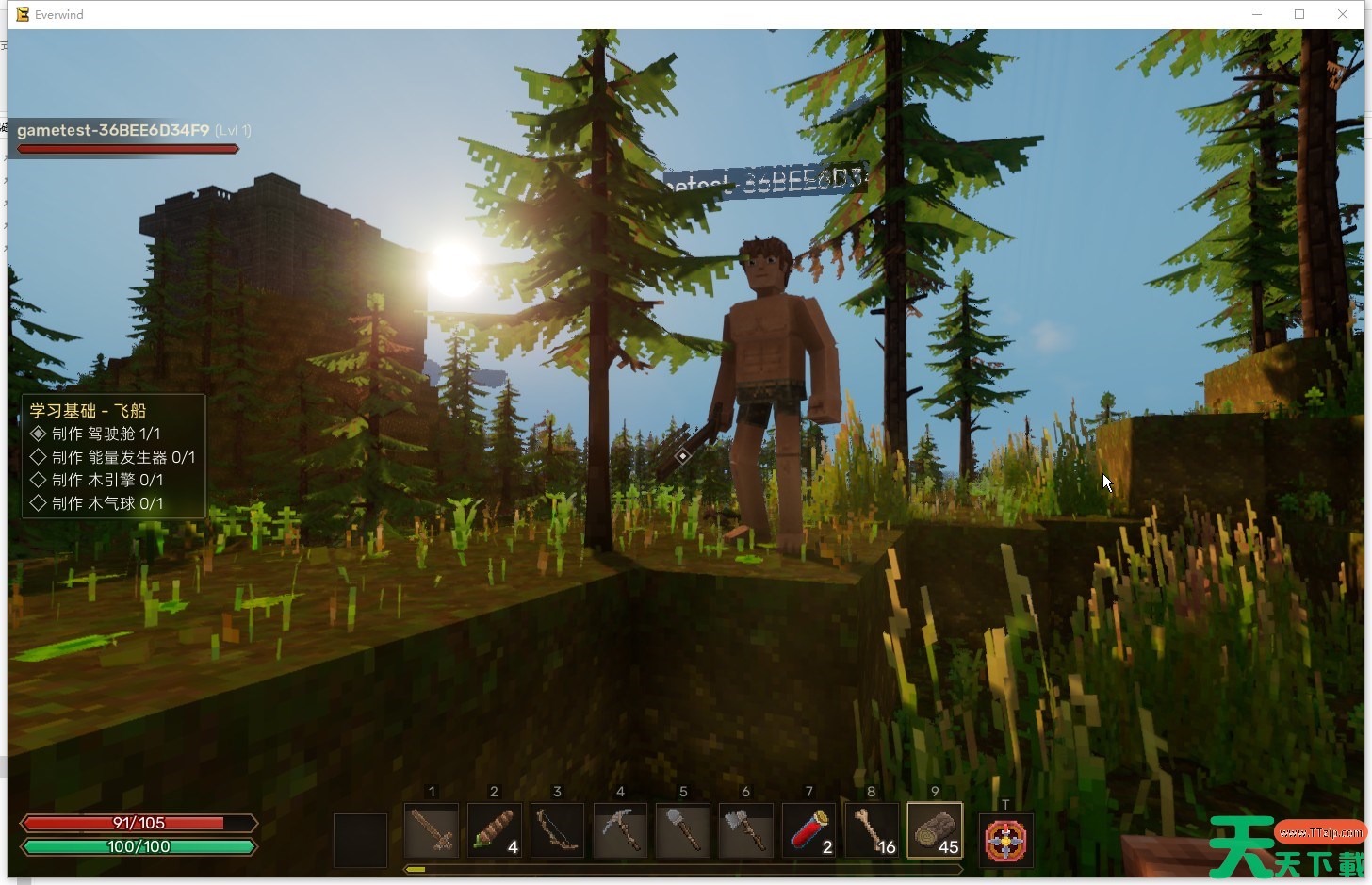Click the craft wooden balloon objective
This screenshot has width=1372, height=885.
pyautogui.click(x=107, y=503)
